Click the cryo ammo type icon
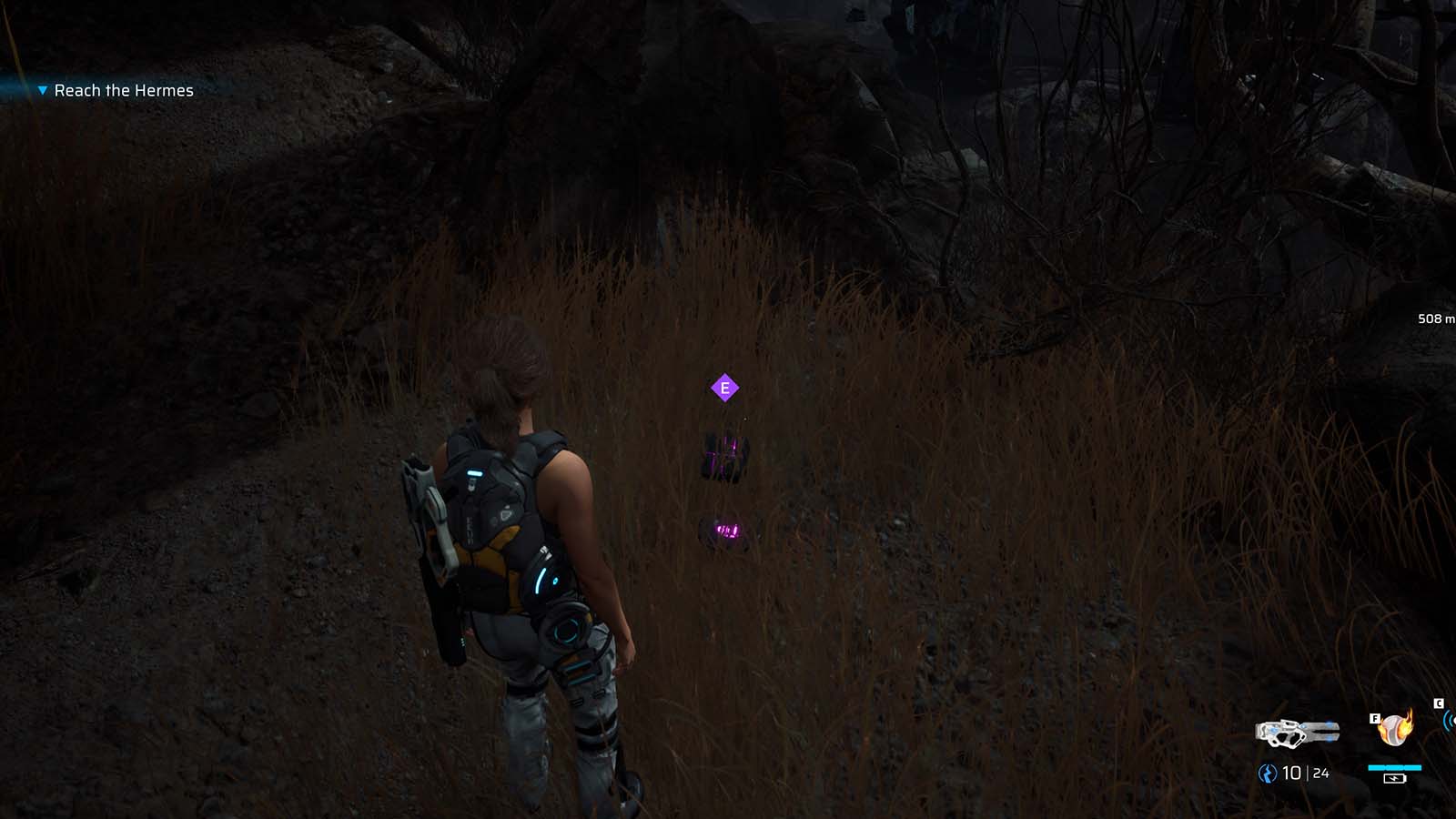This screenshot has height=819, width=1456. (x=1267, y=773)
